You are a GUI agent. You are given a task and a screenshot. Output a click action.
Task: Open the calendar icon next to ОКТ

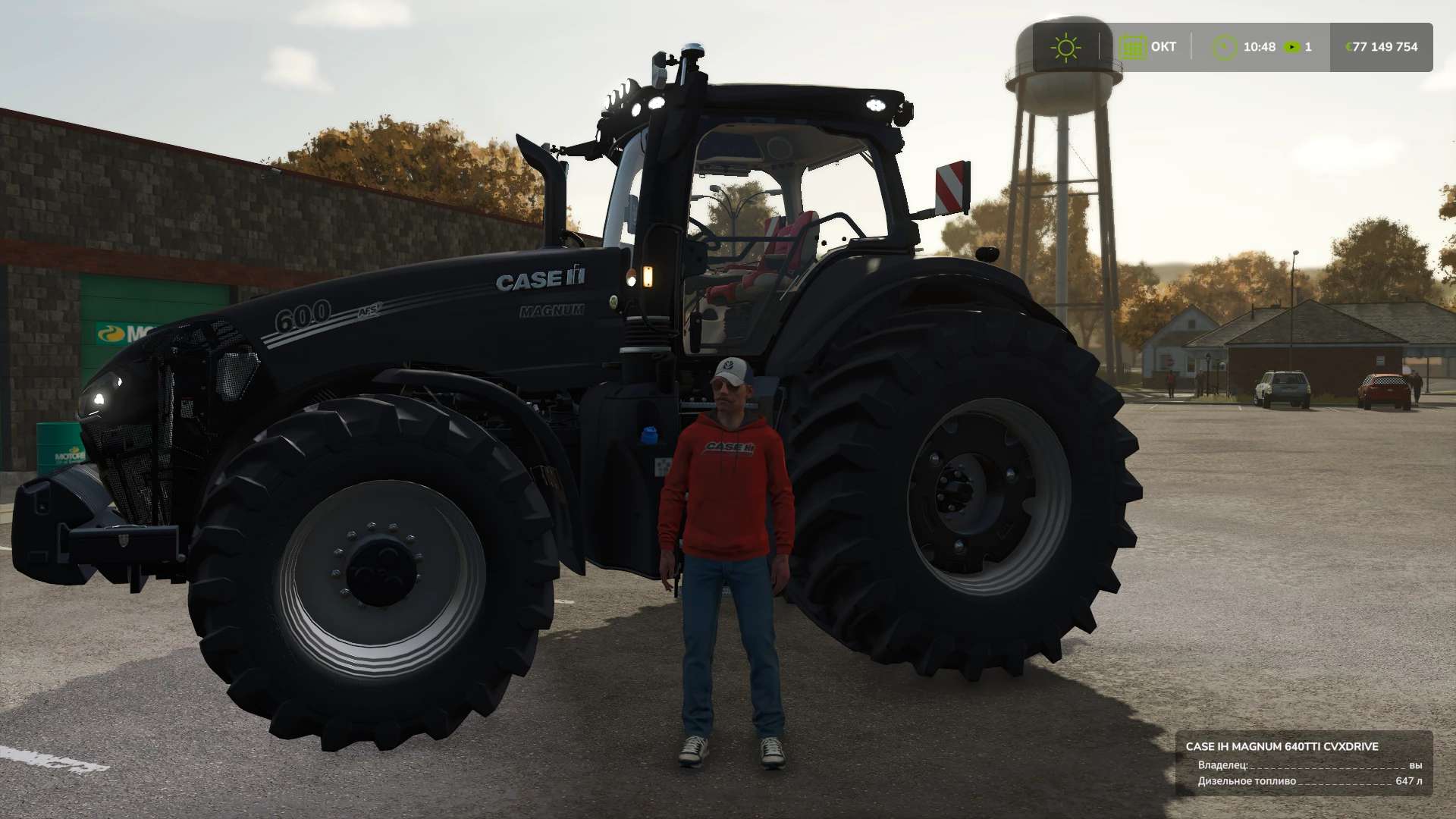click(1132, 47)
